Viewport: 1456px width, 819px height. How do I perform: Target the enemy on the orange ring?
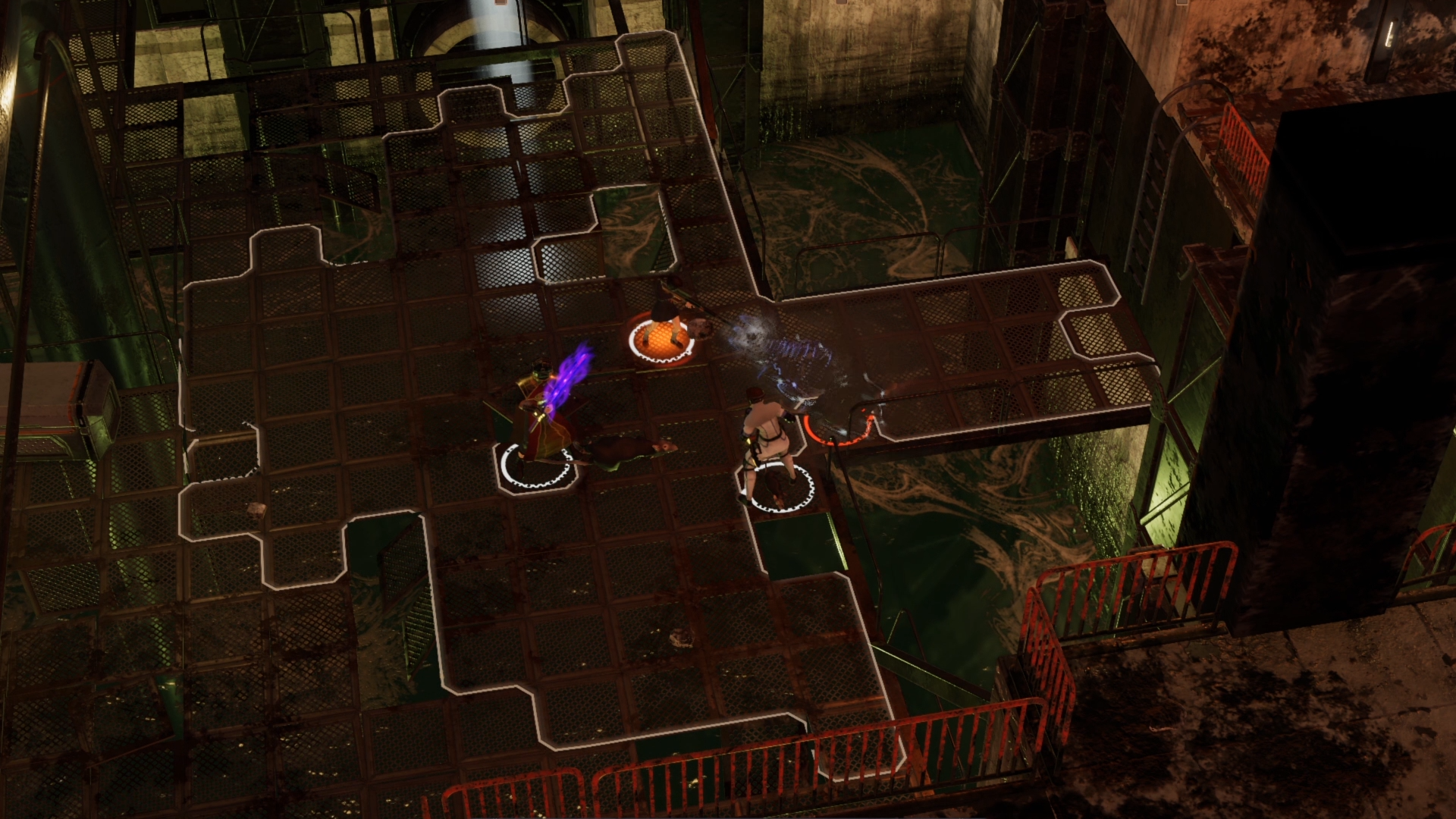click(667, 322)
